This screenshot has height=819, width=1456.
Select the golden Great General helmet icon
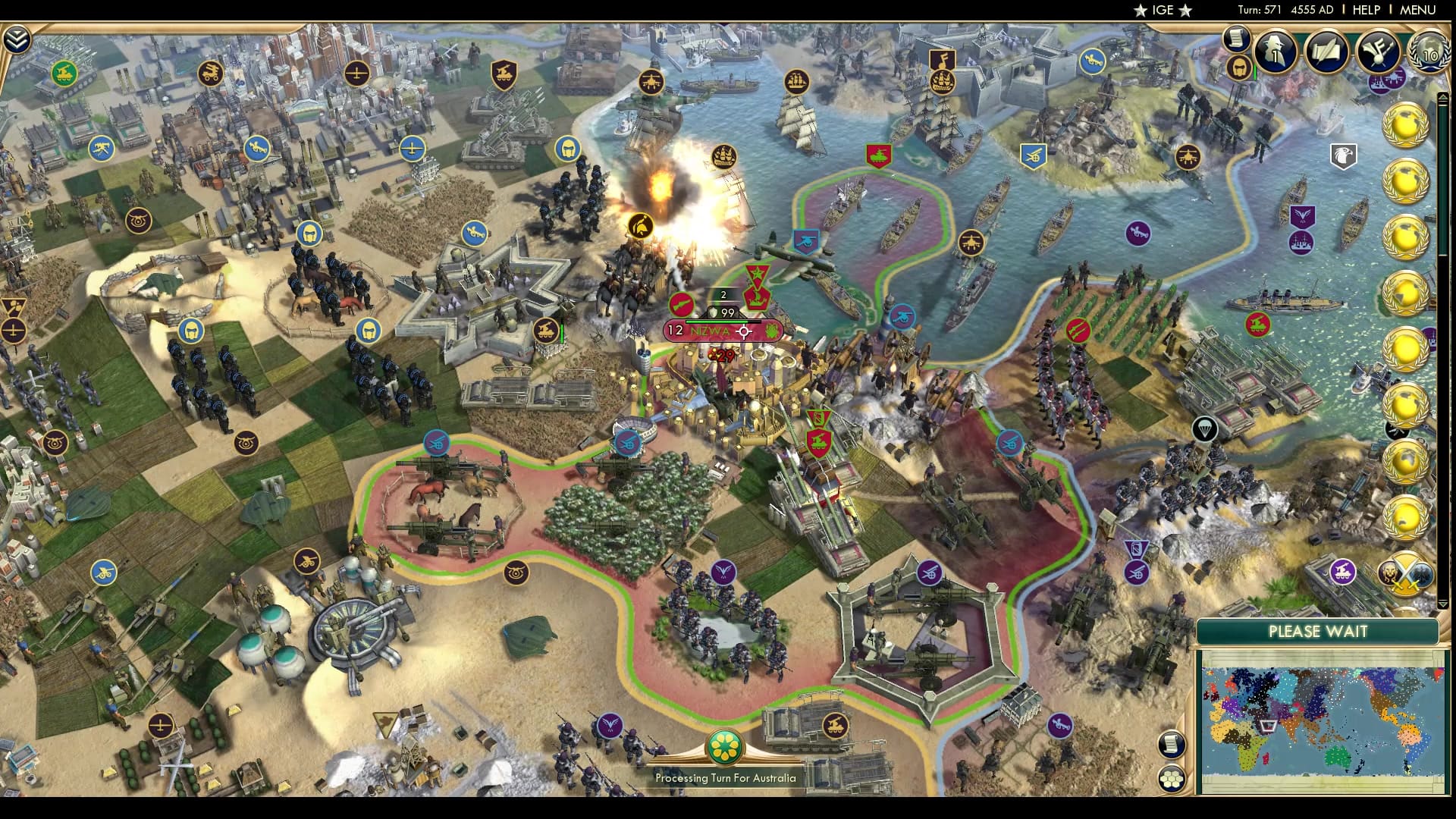click(1238, 68)
